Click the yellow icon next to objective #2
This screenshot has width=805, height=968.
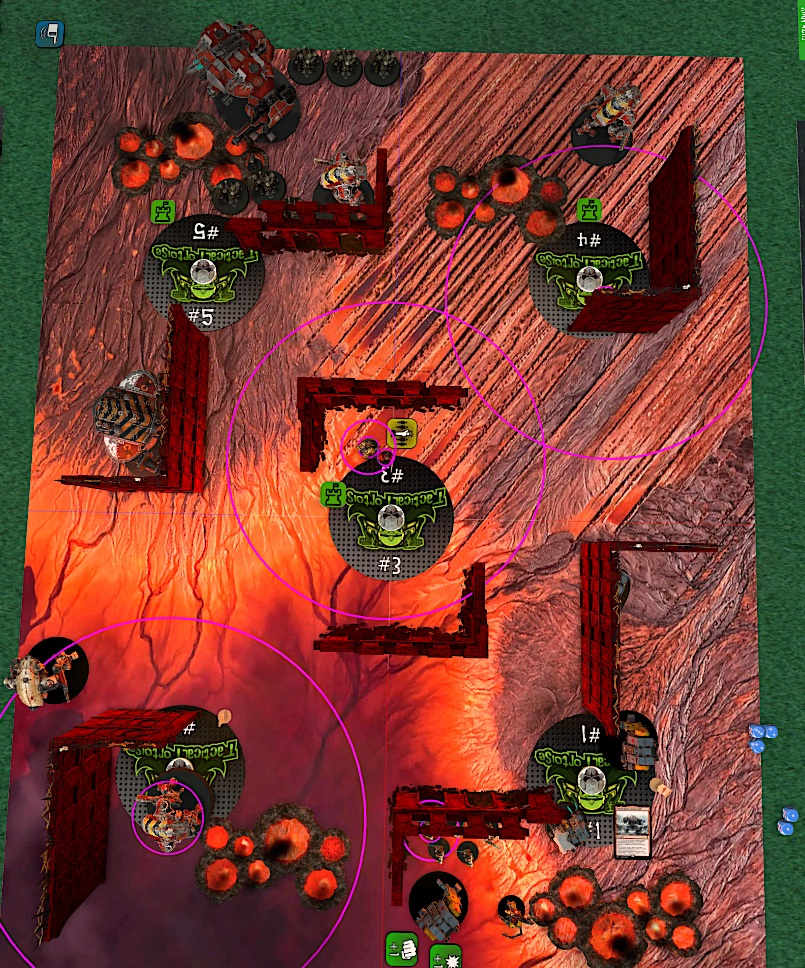coord(403,432)
